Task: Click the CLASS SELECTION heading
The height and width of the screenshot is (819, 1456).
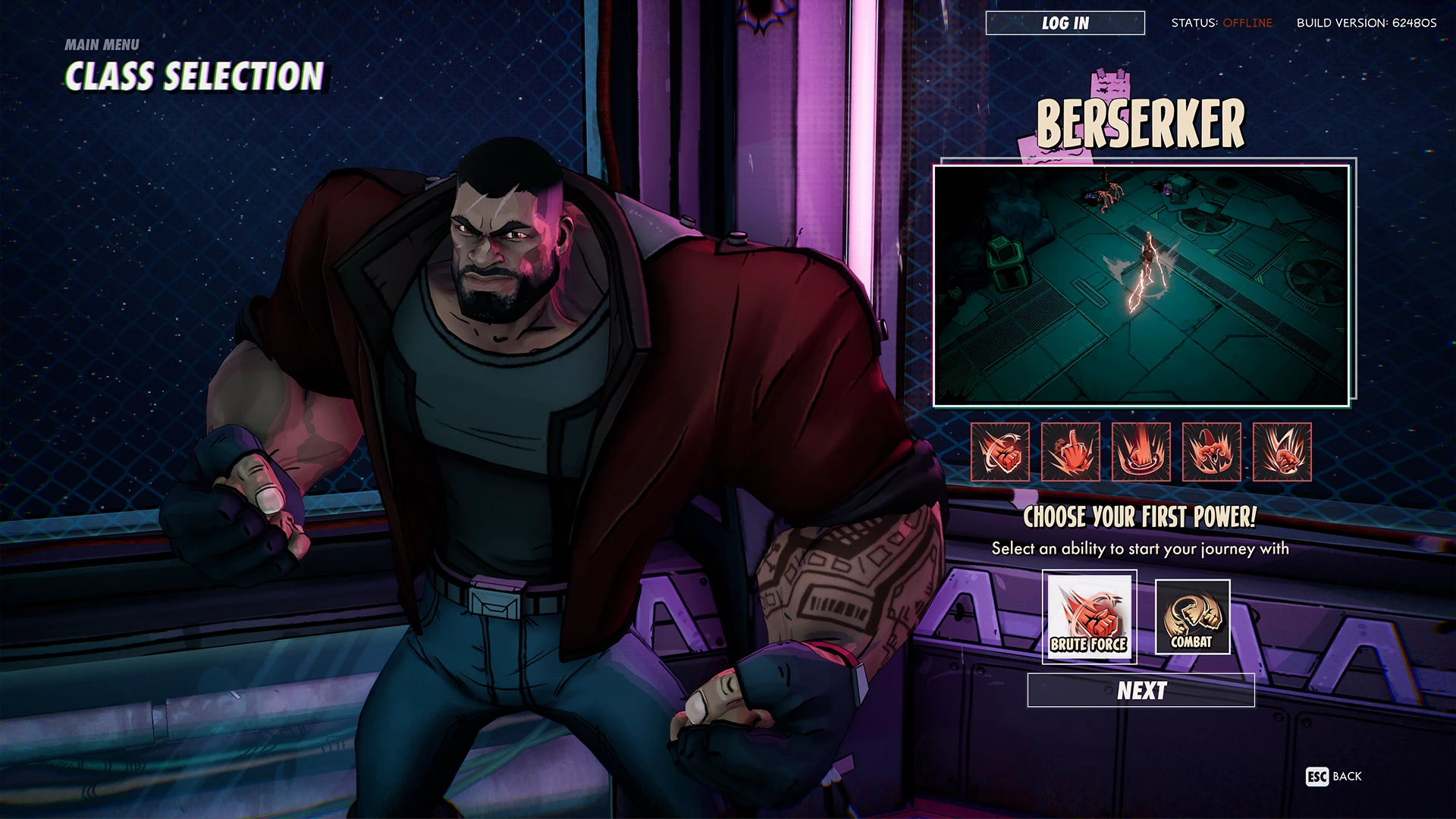Action: [196, 76]
